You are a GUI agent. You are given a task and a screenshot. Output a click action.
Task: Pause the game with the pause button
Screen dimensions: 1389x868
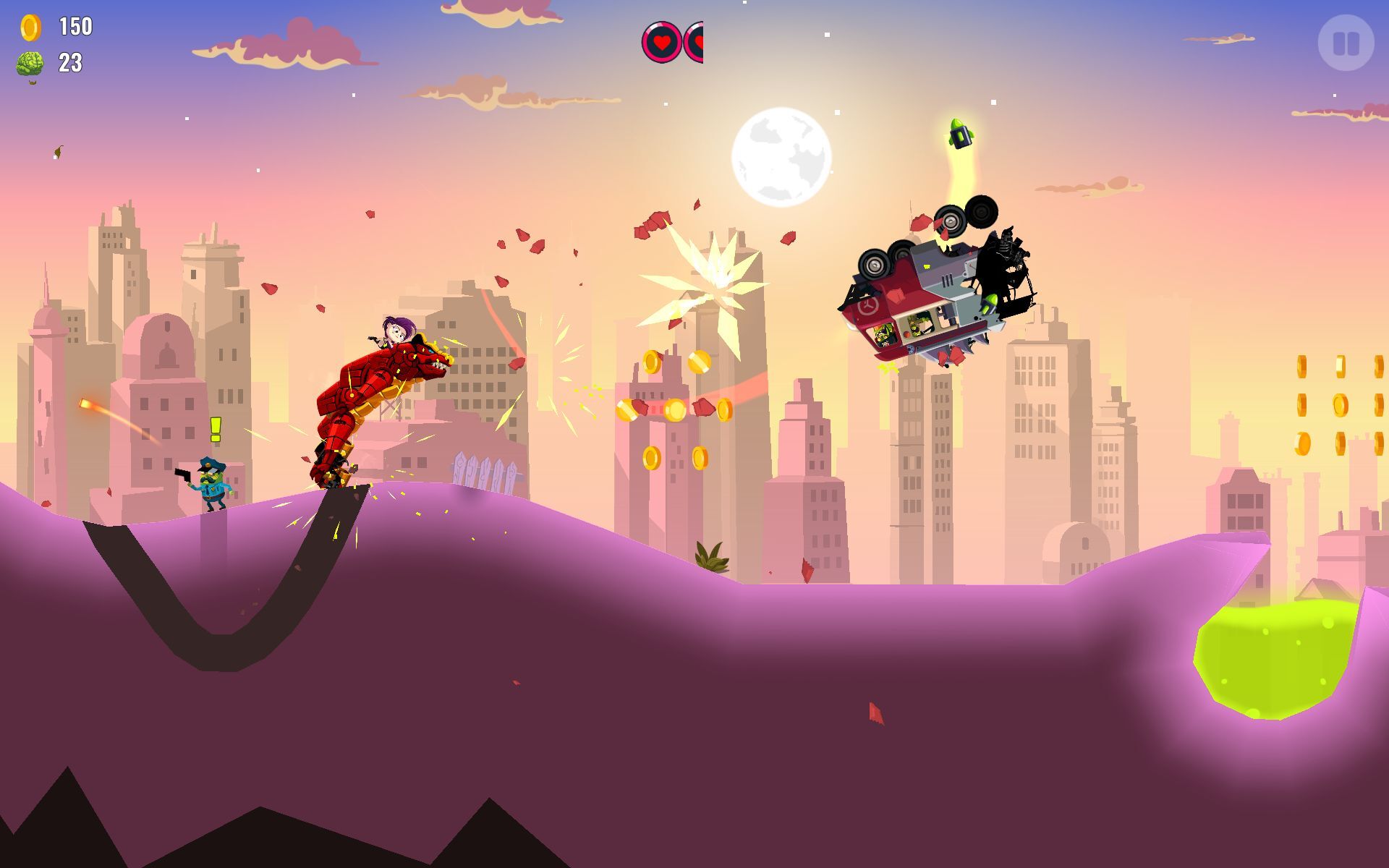click(x=1346, y=43)
